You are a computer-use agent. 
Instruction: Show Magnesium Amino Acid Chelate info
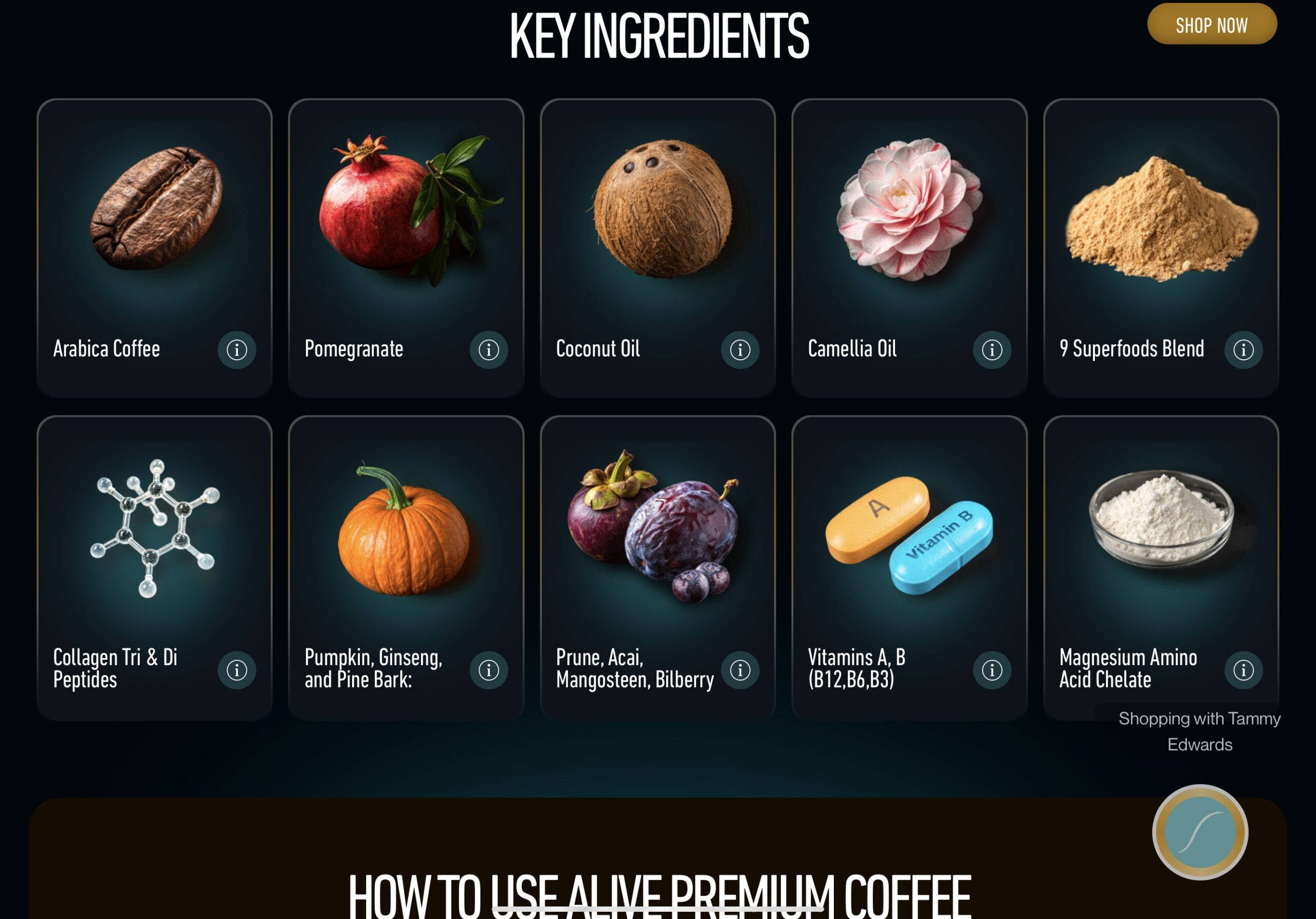1243,669
